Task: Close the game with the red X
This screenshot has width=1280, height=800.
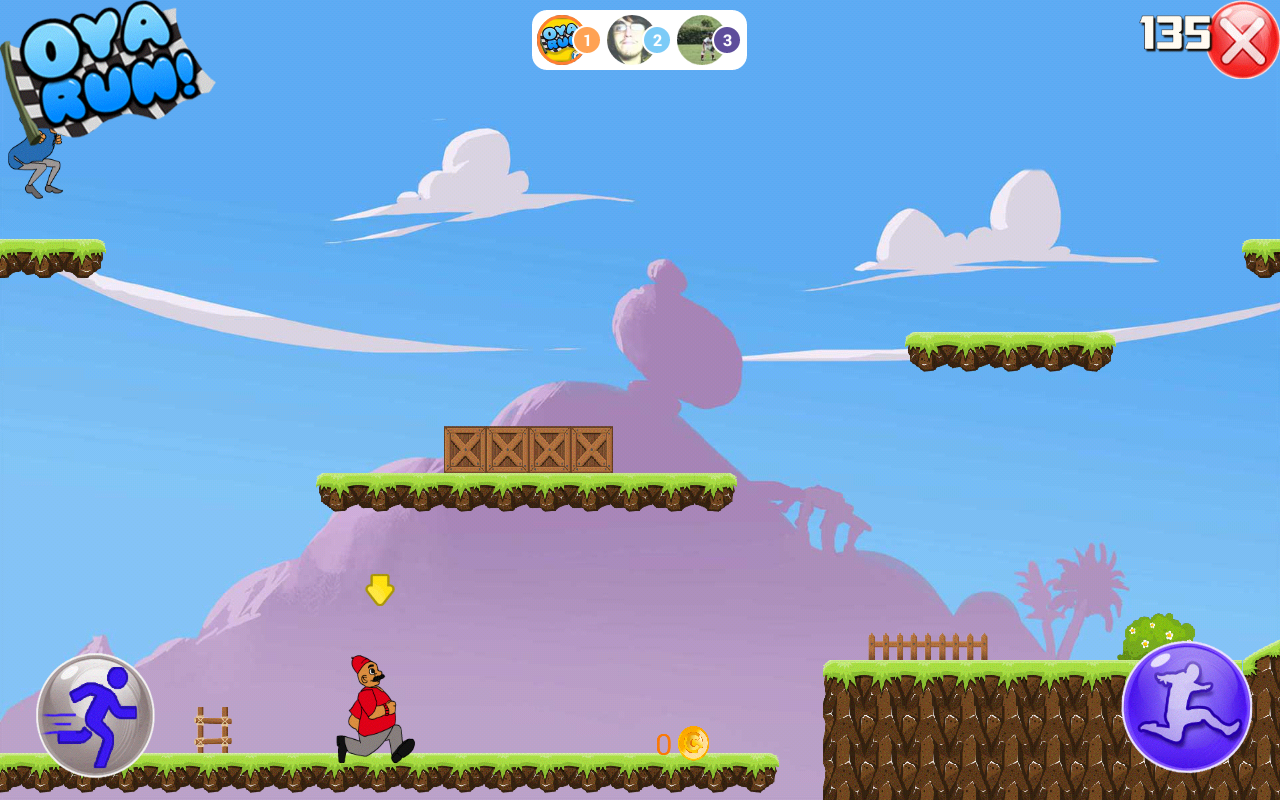Action: click(x=1243, y=40)
